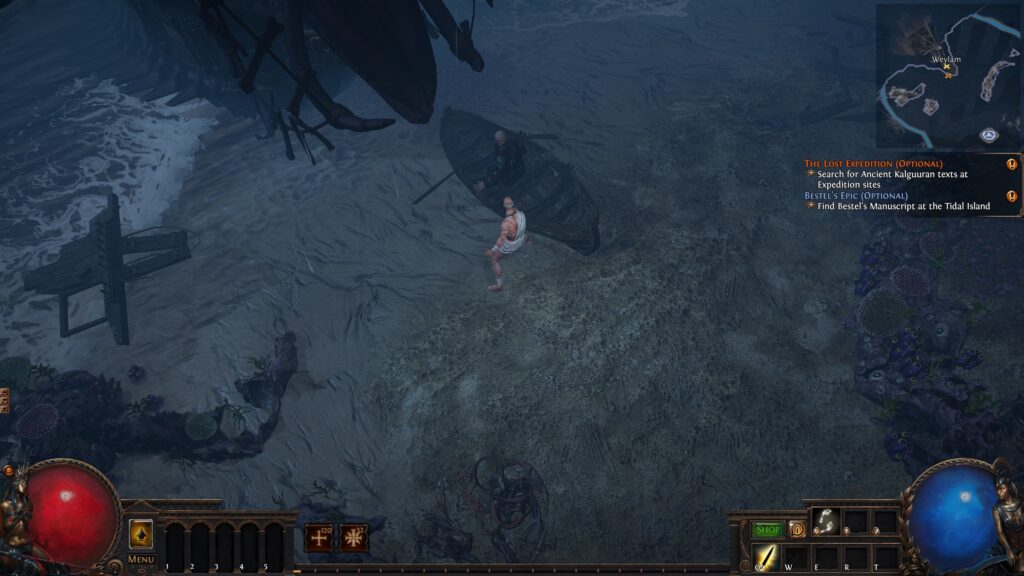The height and width of the screenshot is (576, 1024).
Task: Click the small orange orb above health globe
Action: click(9, 470)
